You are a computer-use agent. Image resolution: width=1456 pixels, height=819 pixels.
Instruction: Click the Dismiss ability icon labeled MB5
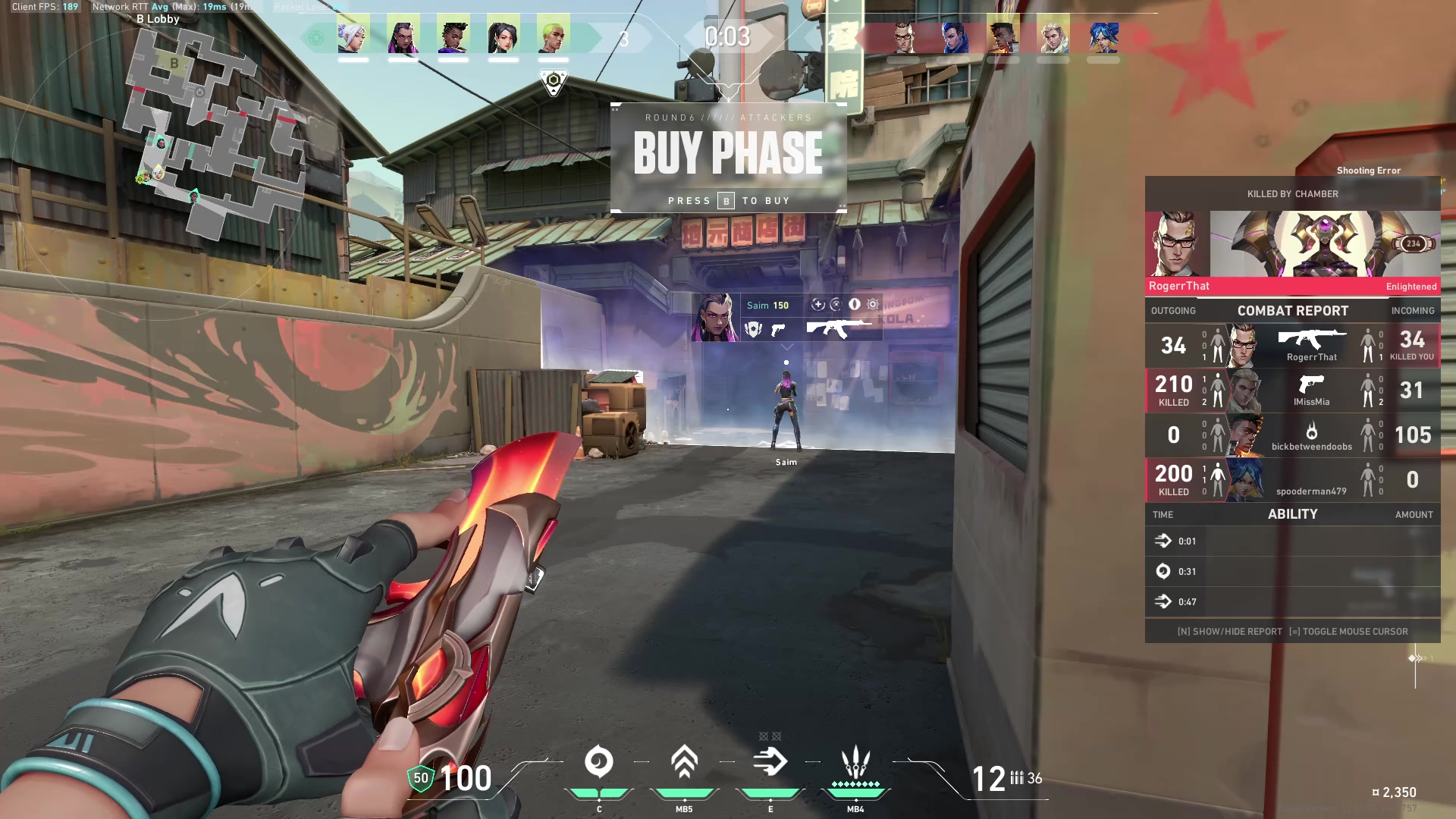(x=683, y=761)
